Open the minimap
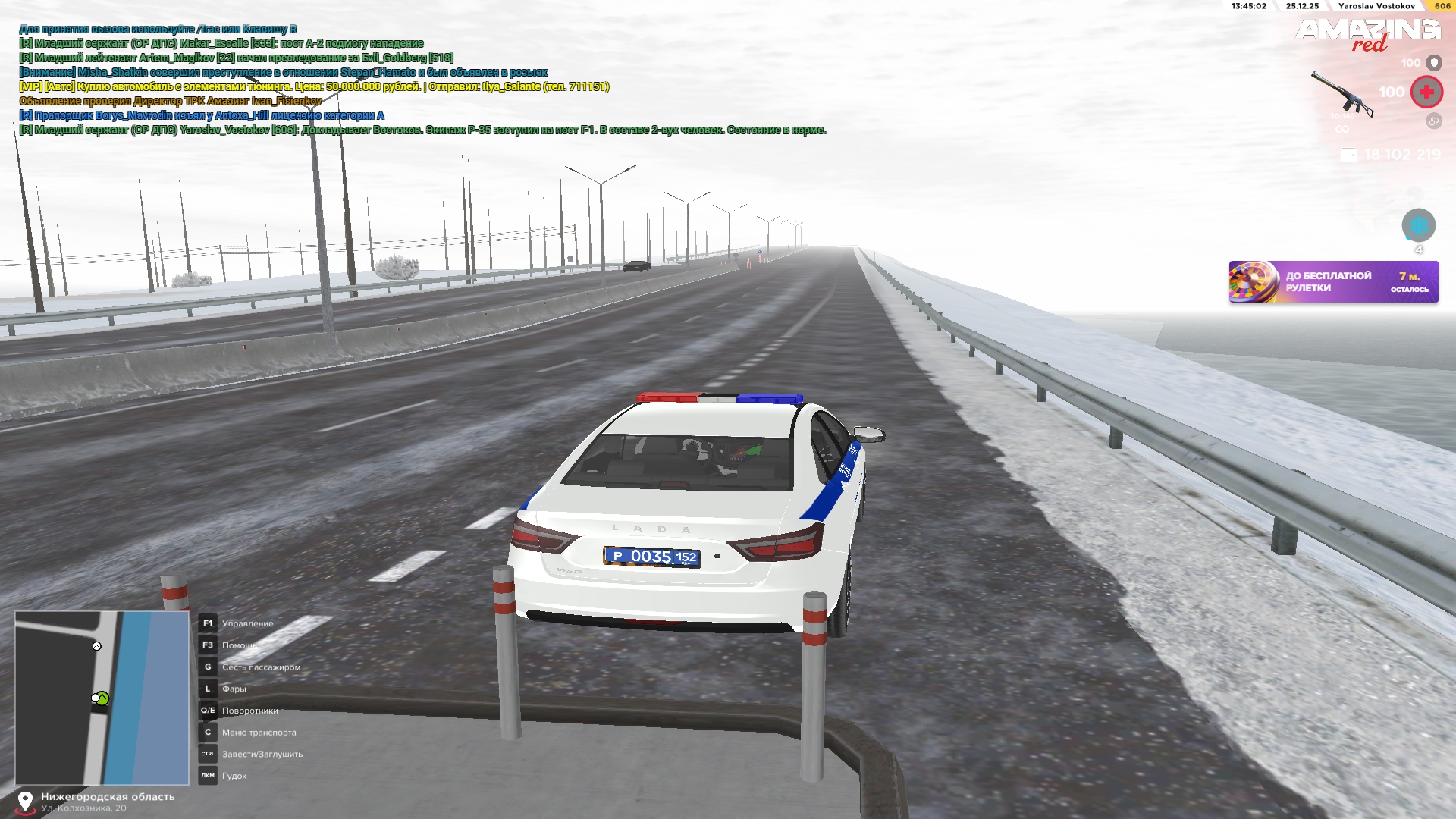The width and height of the screenshot is (1456, 819). 102,698
